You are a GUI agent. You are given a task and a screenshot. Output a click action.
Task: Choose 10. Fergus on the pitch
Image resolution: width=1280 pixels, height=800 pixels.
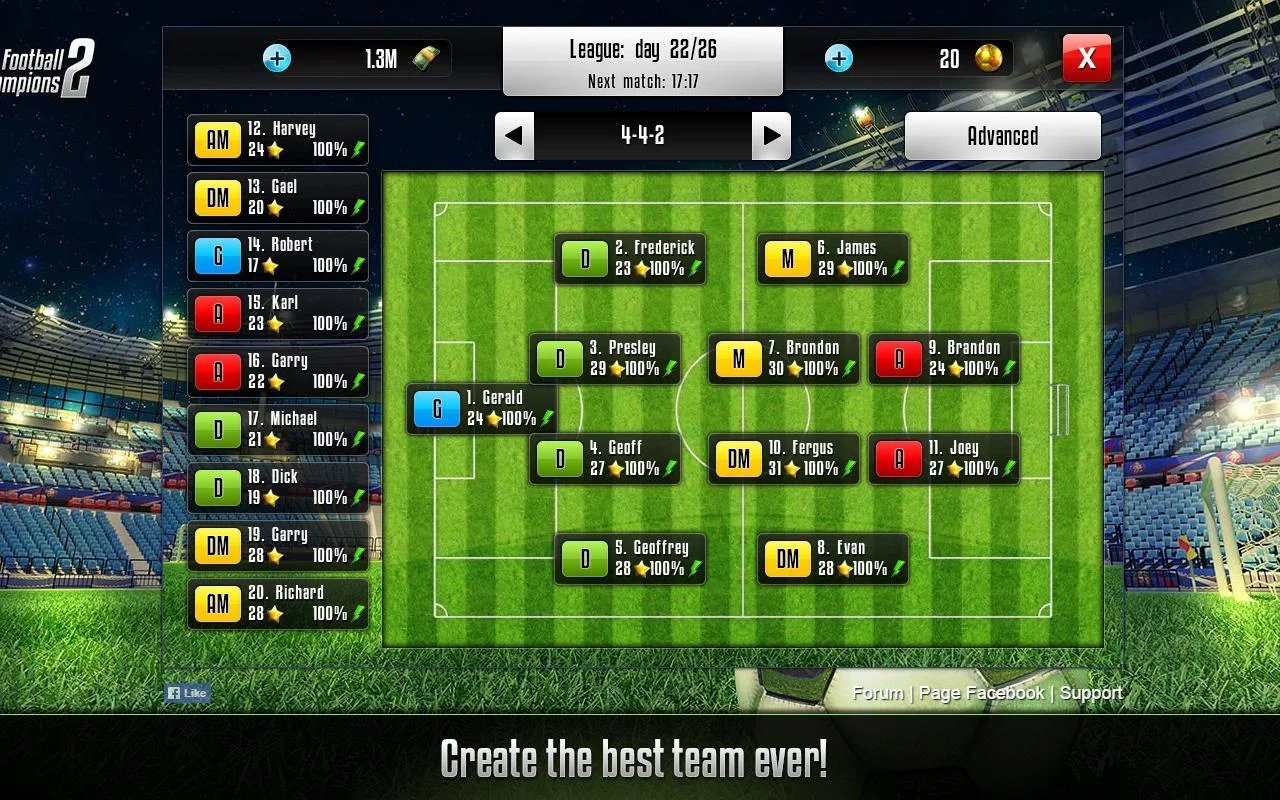[784, 459]
